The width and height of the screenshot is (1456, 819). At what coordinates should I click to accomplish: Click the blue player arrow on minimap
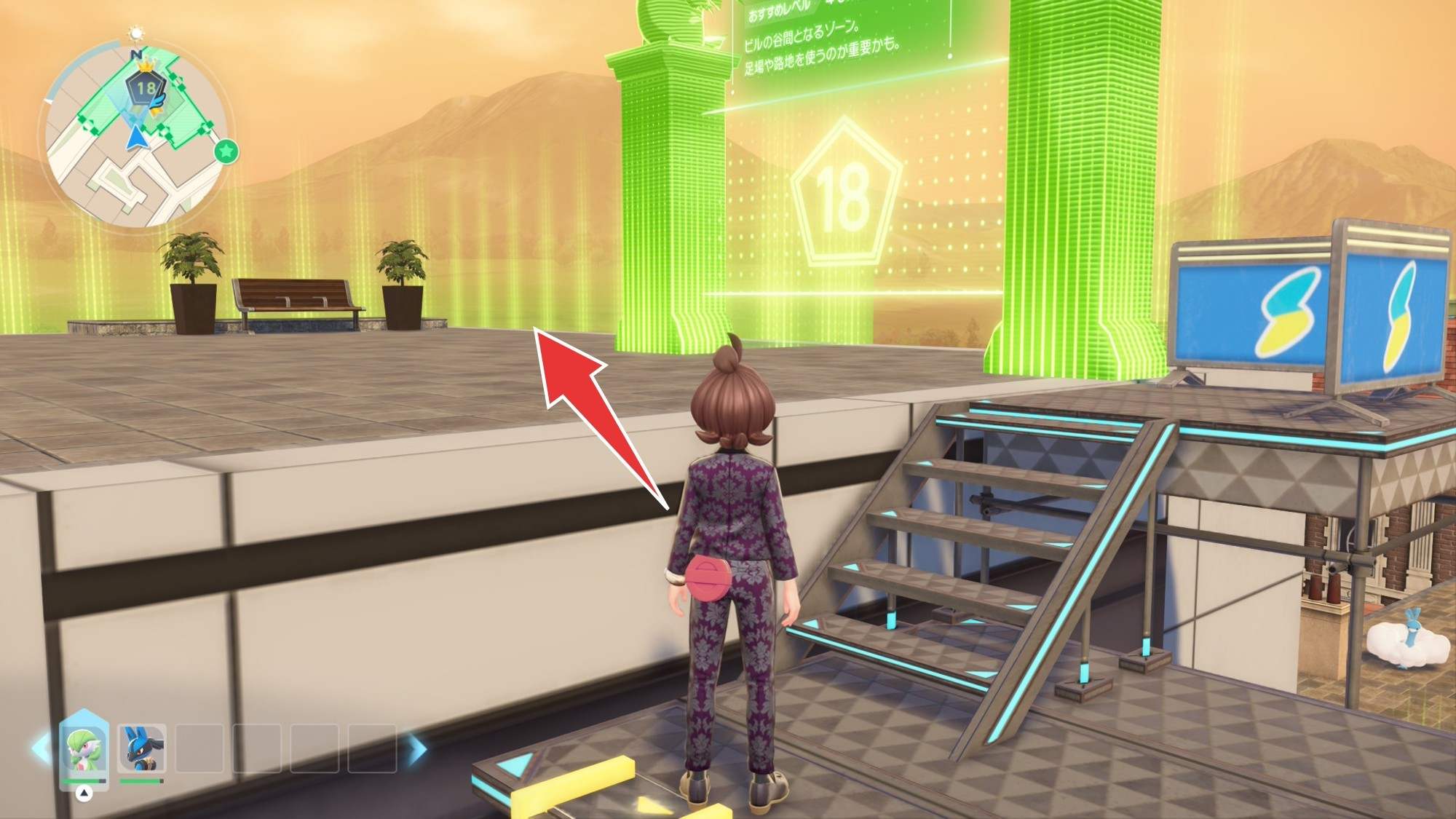click(135, 137)
